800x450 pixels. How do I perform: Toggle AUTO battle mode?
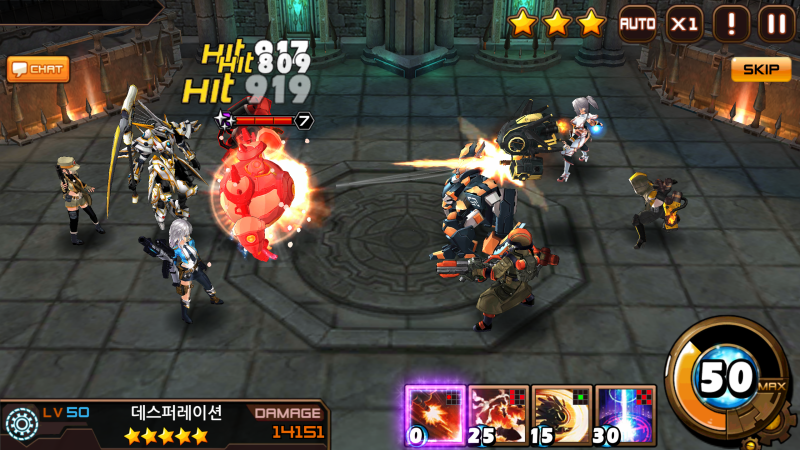tap(637, 22)
